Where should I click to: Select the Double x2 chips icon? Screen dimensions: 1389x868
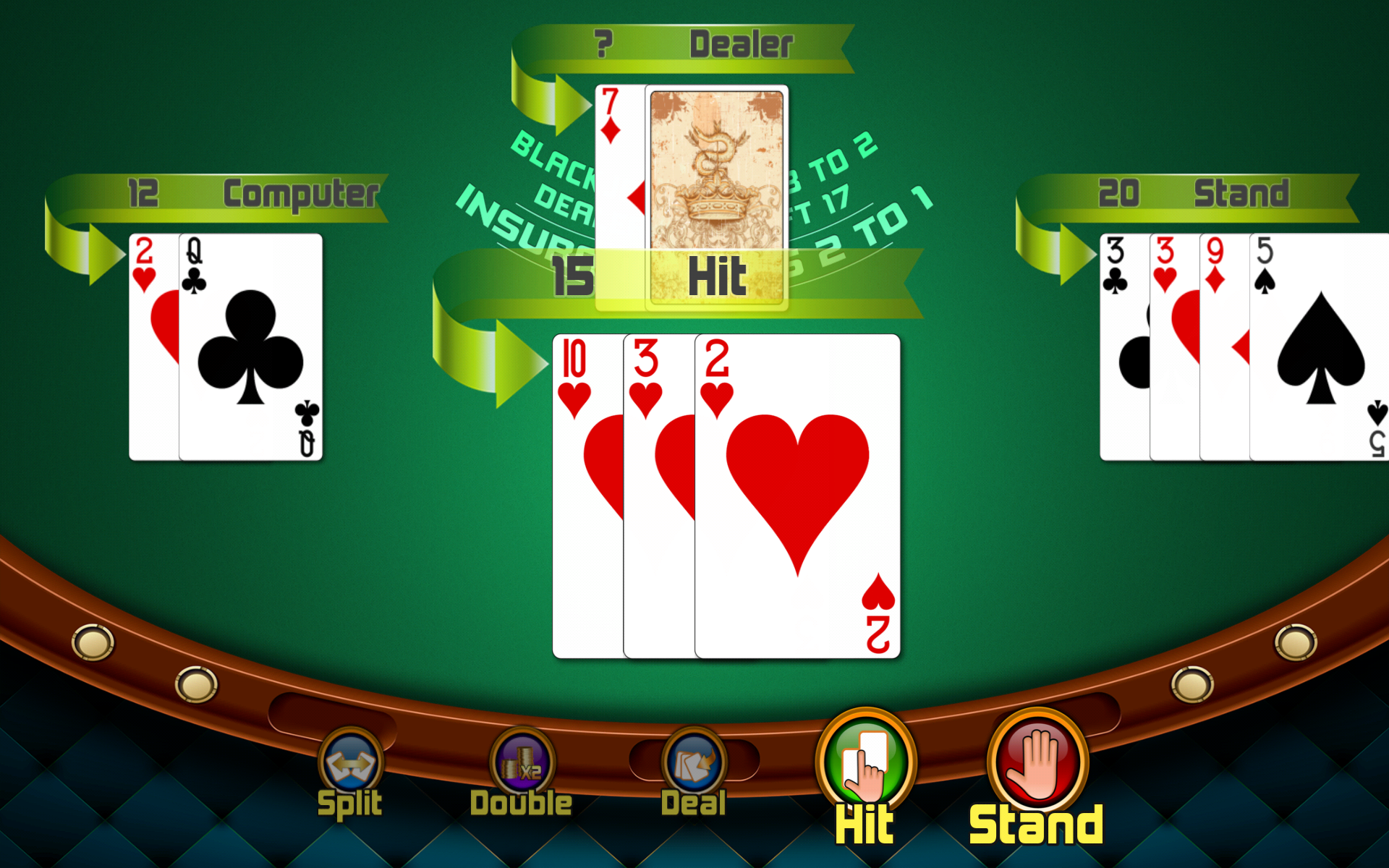[x=522, y=761]
